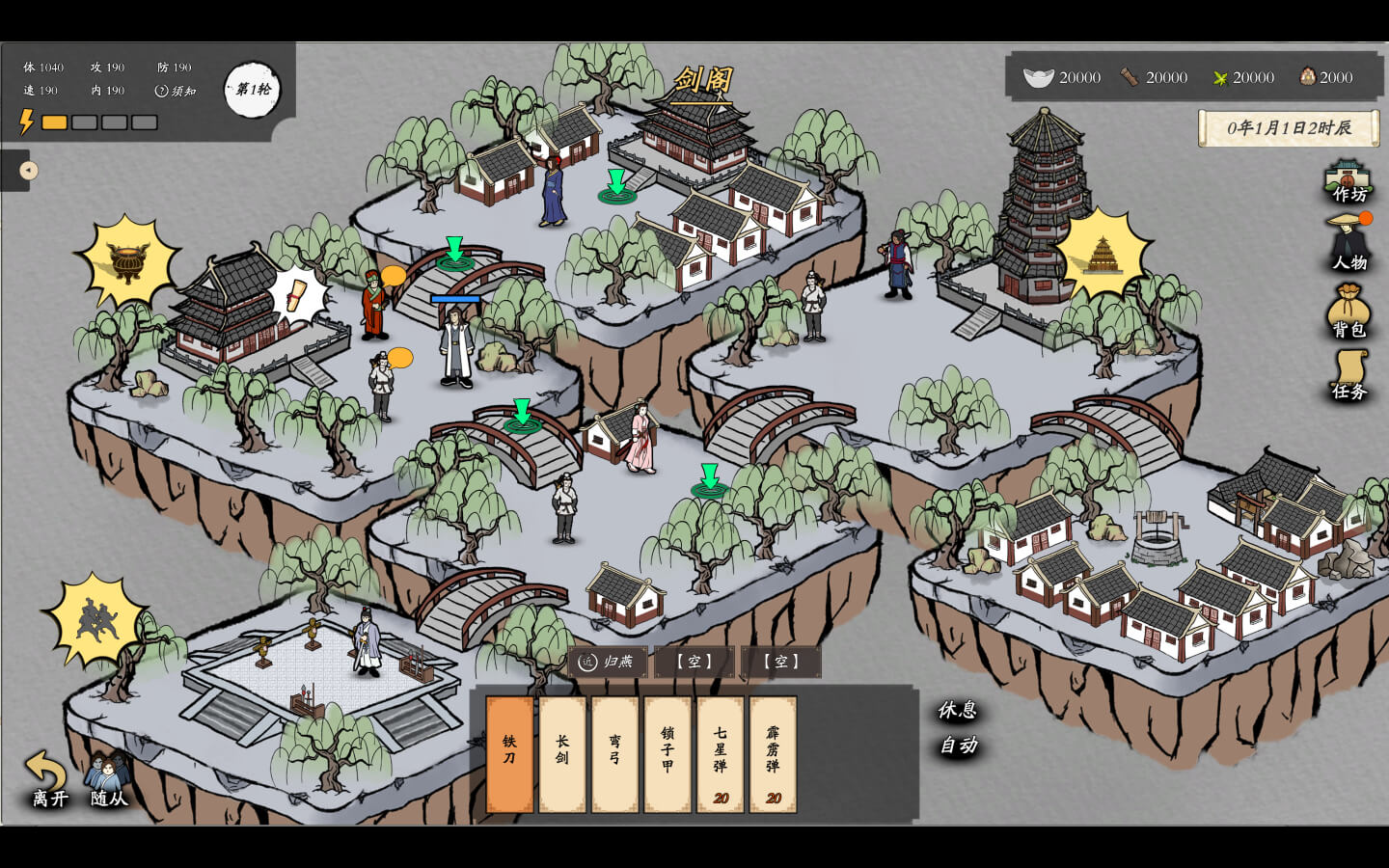Viewport: 1389px width, 868px height.
Task: Open the 背包 backpack
Action: 1348,311
